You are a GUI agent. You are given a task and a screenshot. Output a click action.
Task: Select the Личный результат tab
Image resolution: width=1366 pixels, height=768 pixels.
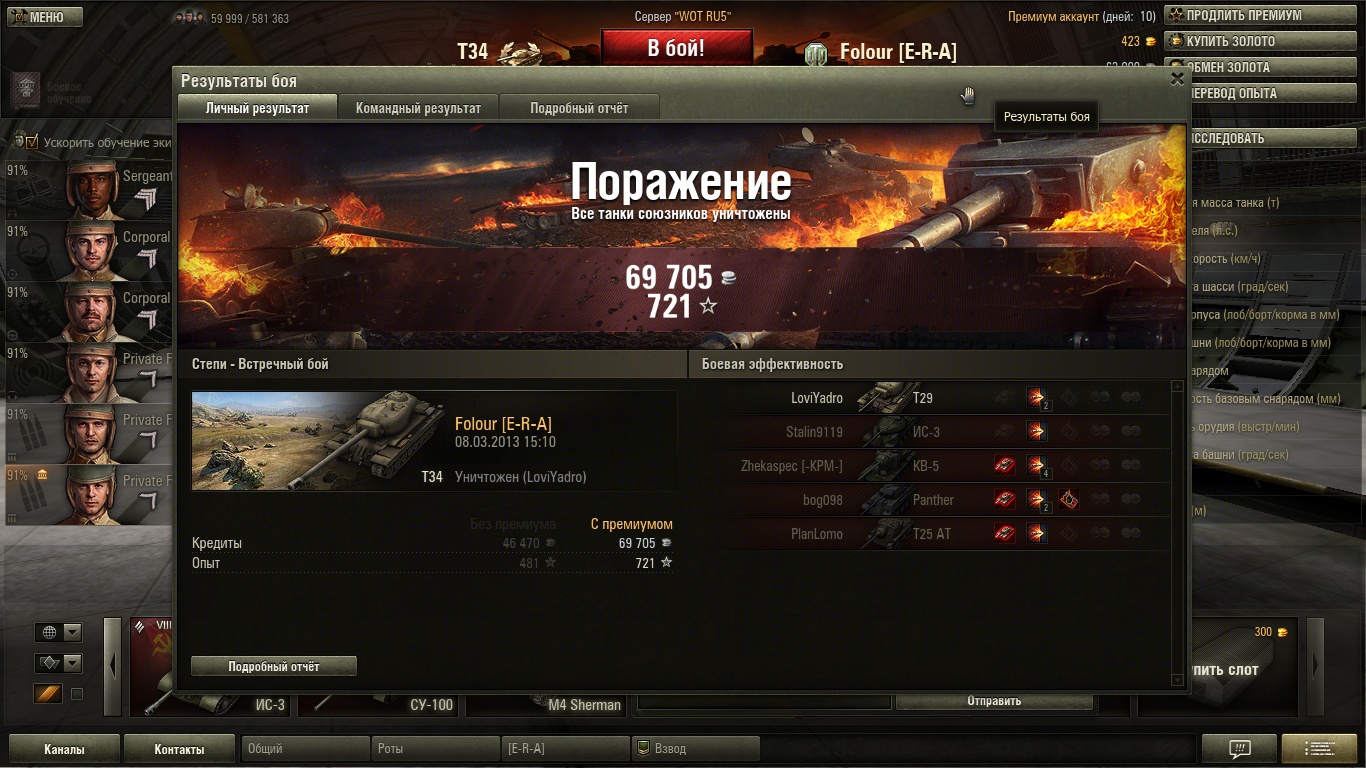[x=257, y=108]
